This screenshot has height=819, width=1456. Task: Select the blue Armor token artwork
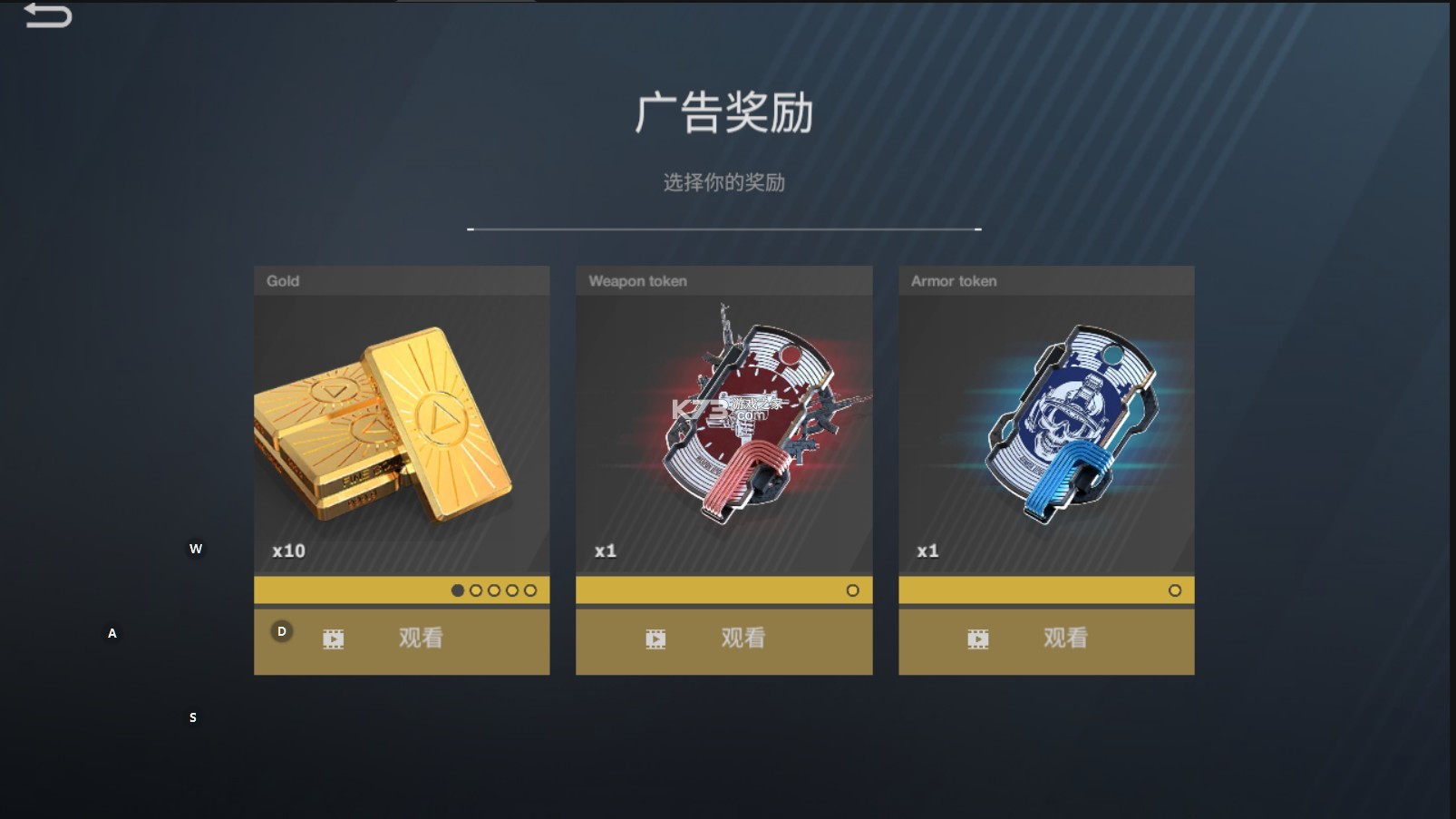tap(1070, 422)
